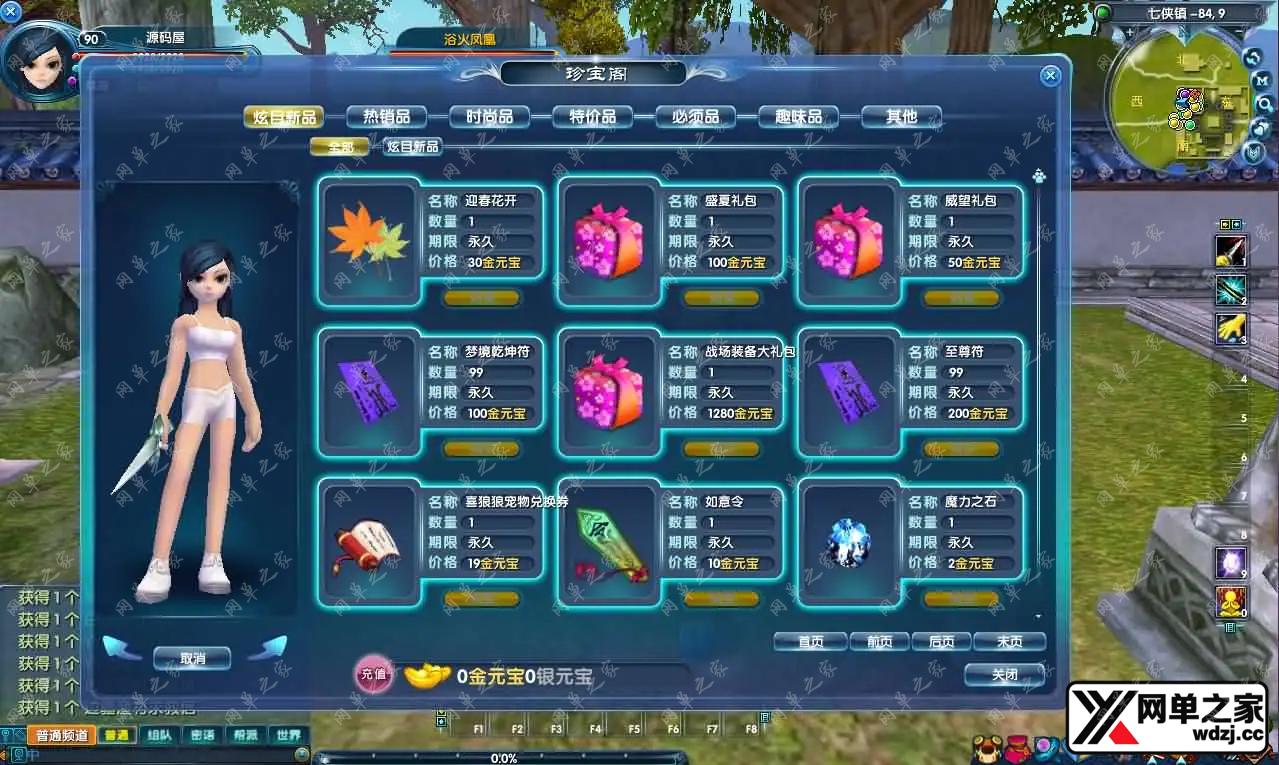1279x765 pixels.
Task: Show the 必须品 category
Action: coord(695,117)
